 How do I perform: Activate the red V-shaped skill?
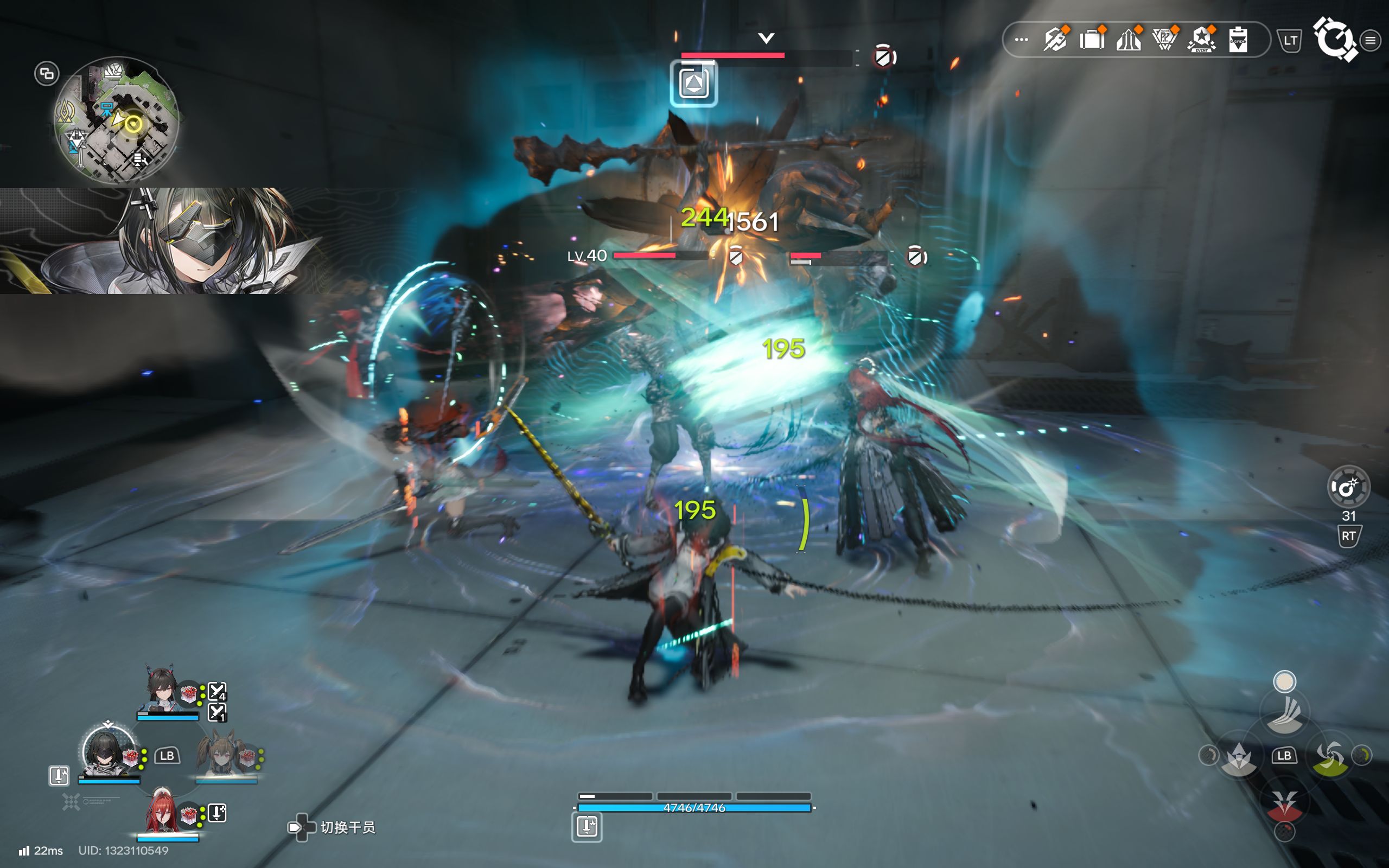(1284, 803)
